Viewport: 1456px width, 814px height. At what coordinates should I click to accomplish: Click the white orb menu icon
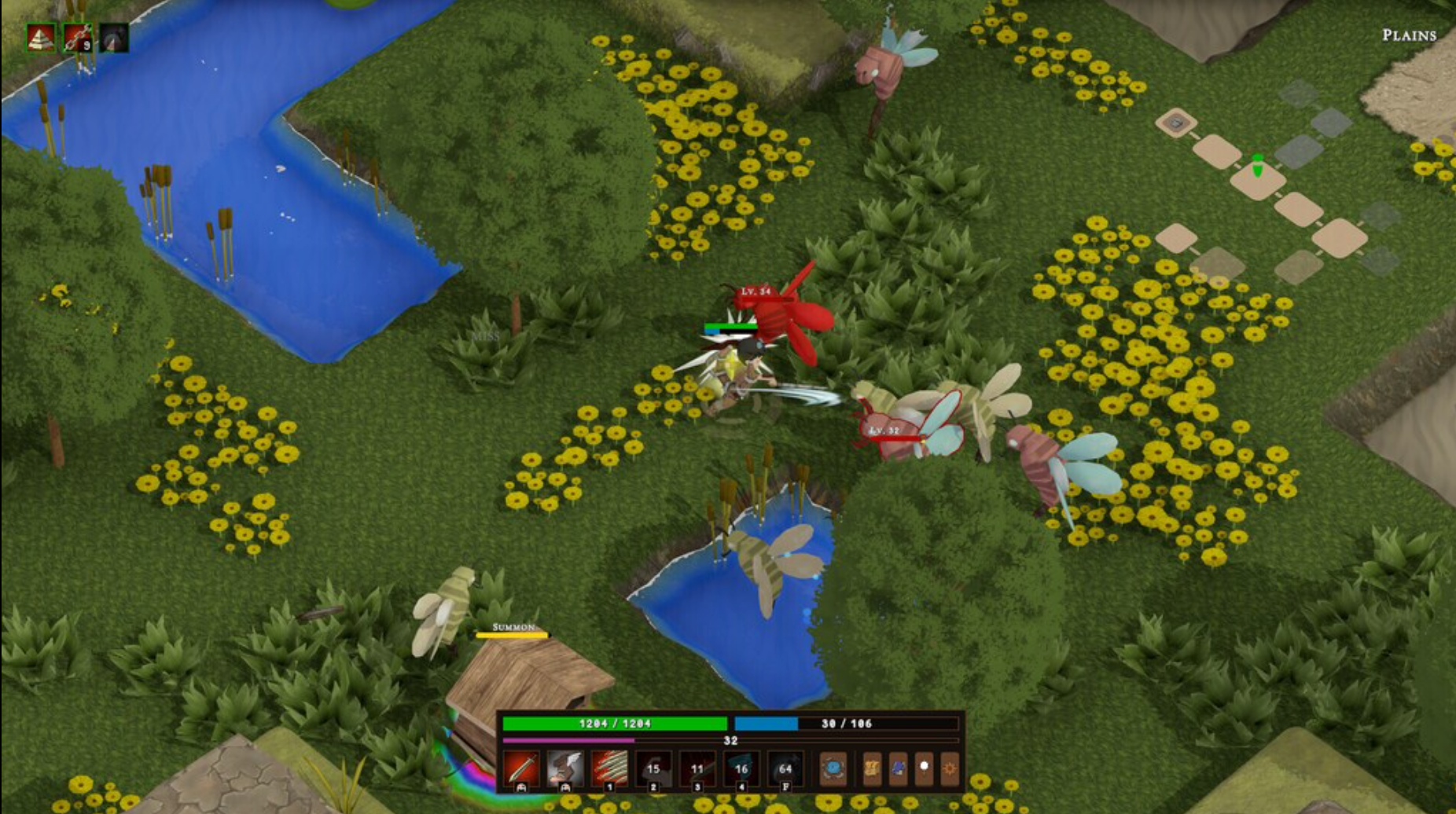925,768
